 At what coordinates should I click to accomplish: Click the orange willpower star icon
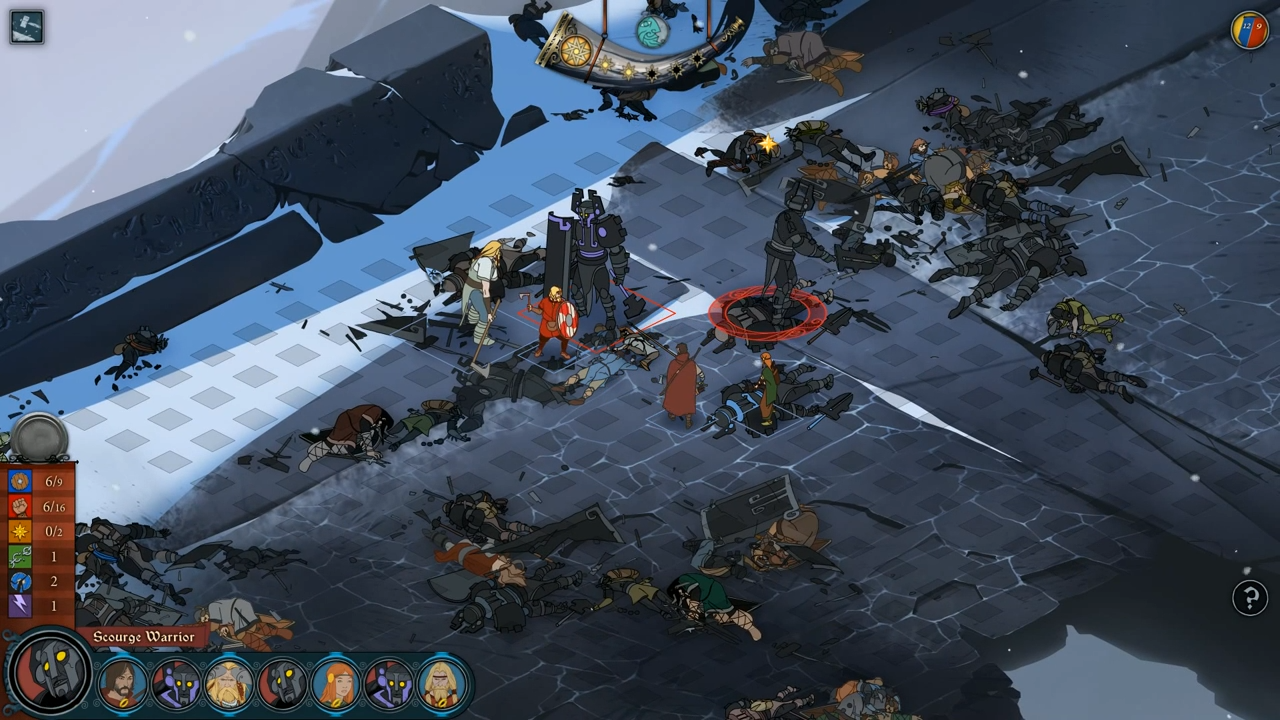click(20, 531)
